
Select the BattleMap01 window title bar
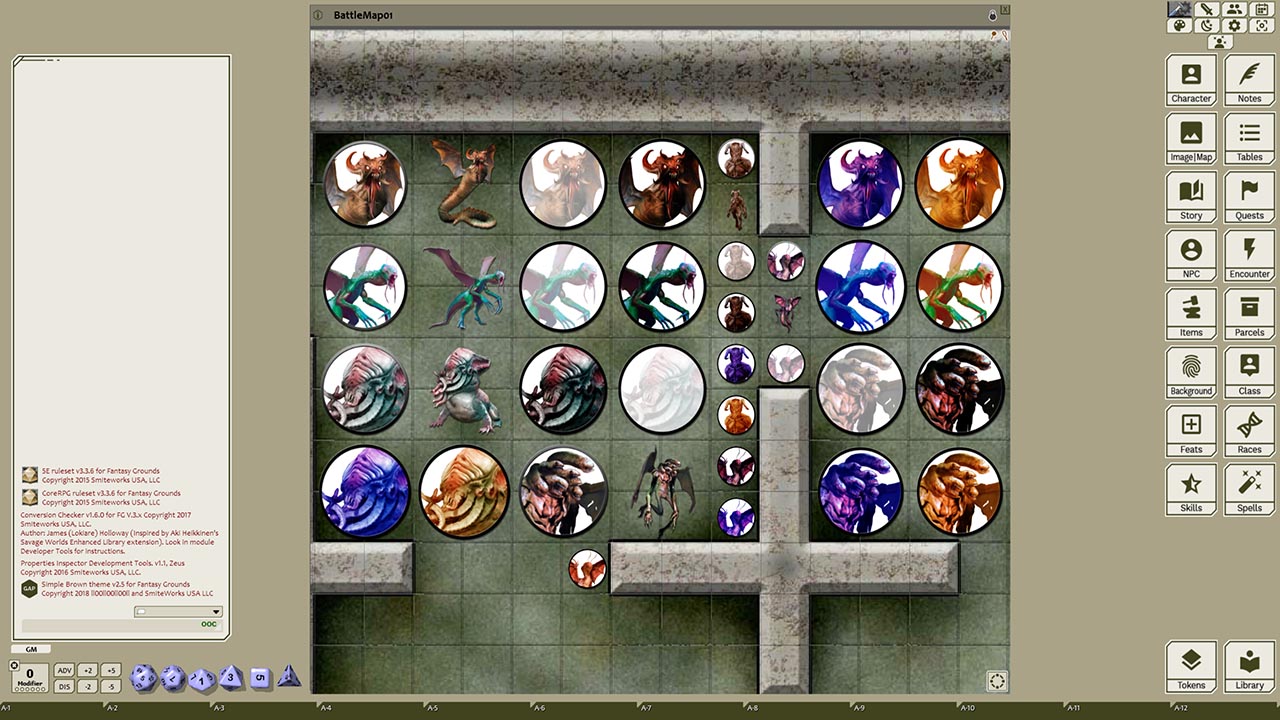[x=600, y=15]
